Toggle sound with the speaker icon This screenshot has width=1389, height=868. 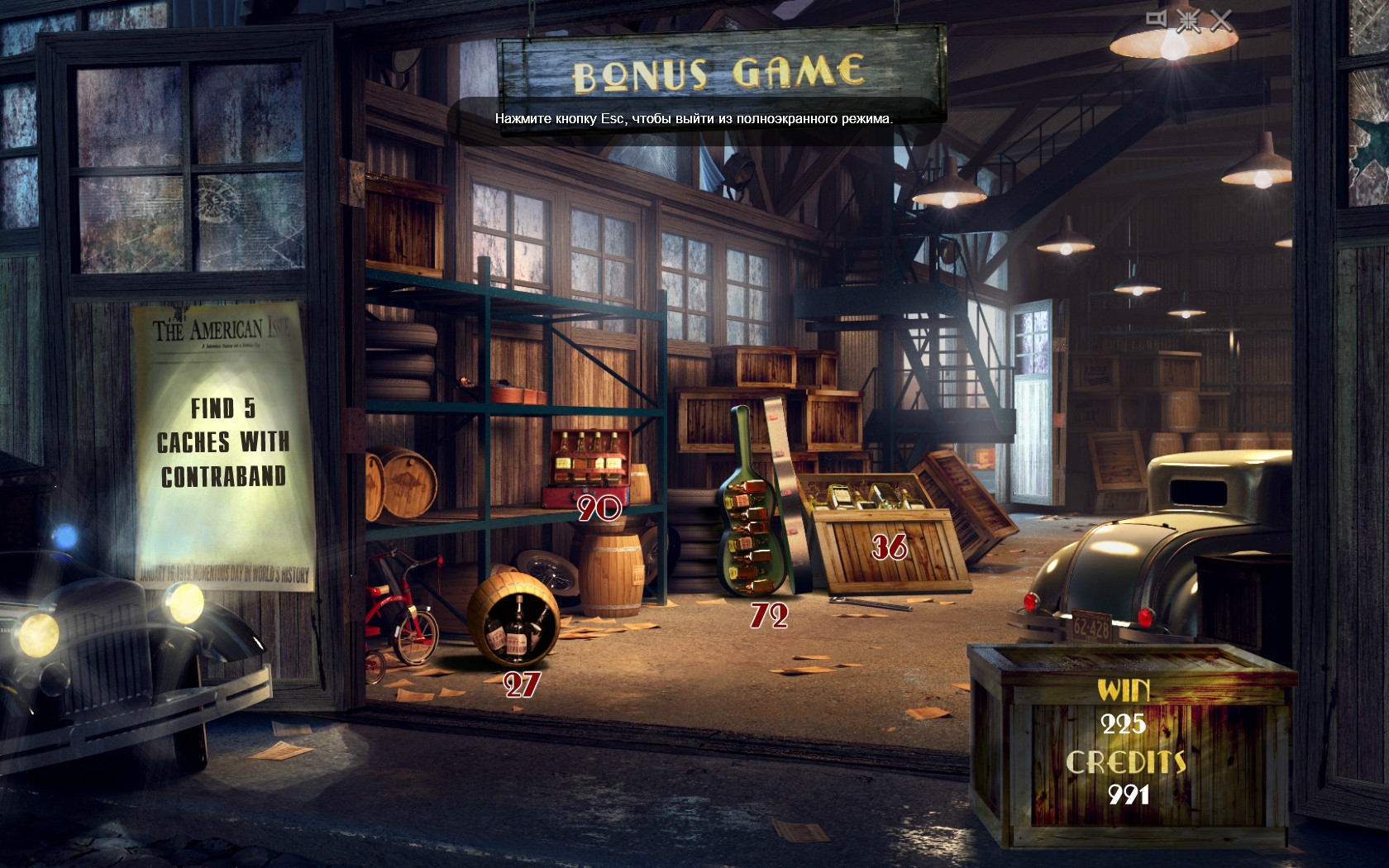point(1157,19)
